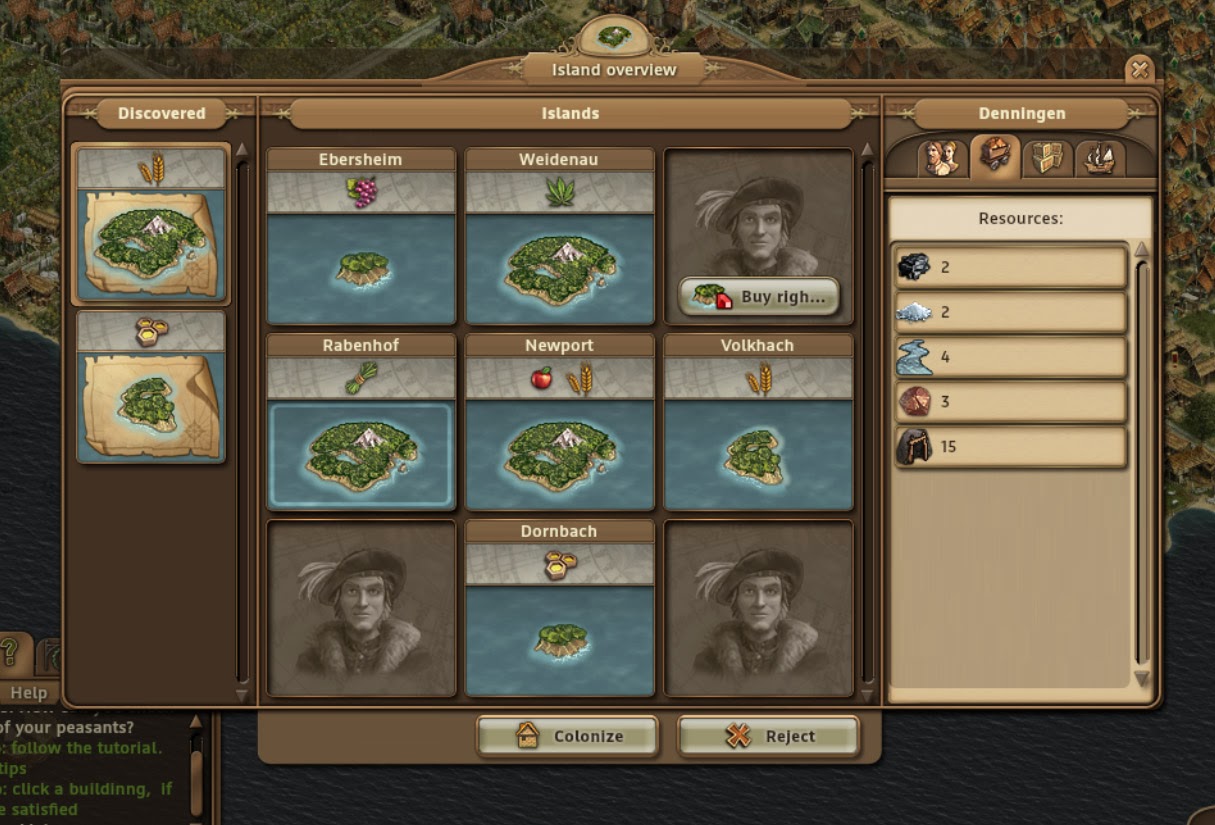1215x825 pixels.
Task: Open the ship tab
Action: 1099,157
